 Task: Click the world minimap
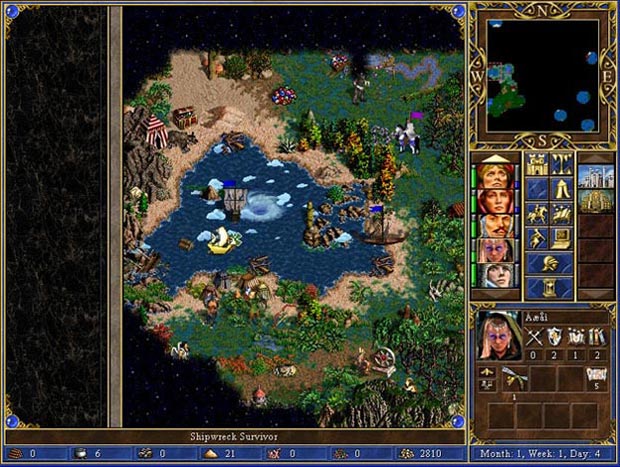[543, 76]
